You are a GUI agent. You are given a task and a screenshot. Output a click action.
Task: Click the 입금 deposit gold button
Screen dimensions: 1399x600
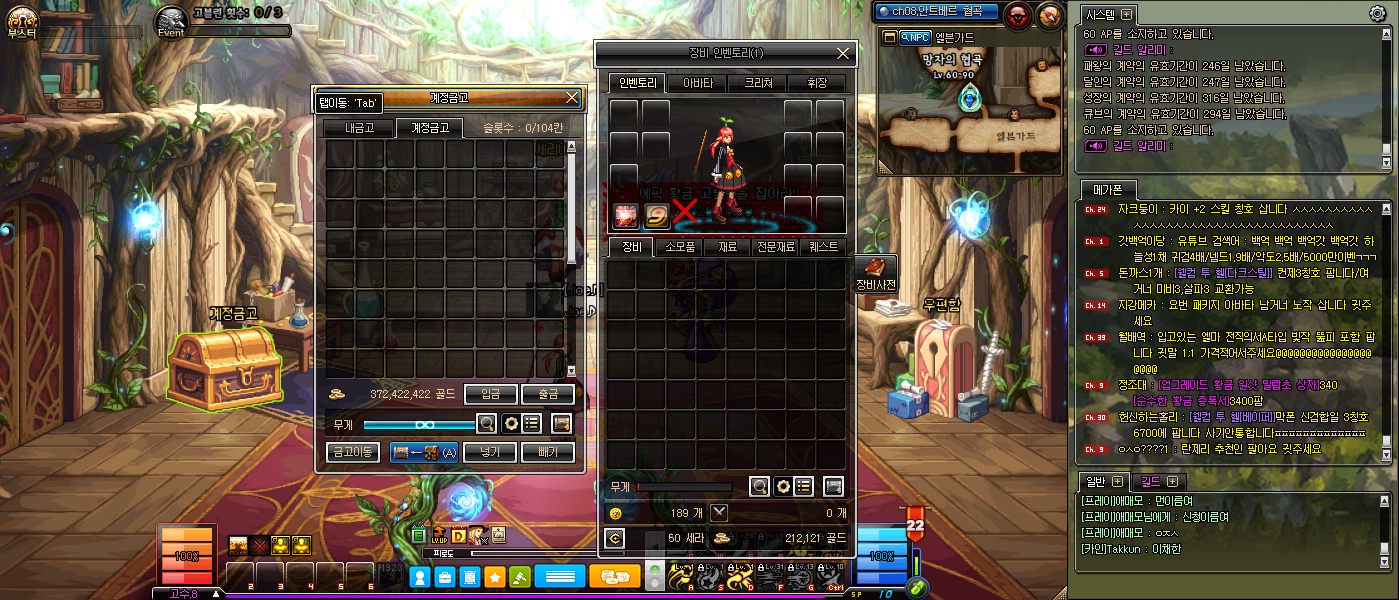490,394
